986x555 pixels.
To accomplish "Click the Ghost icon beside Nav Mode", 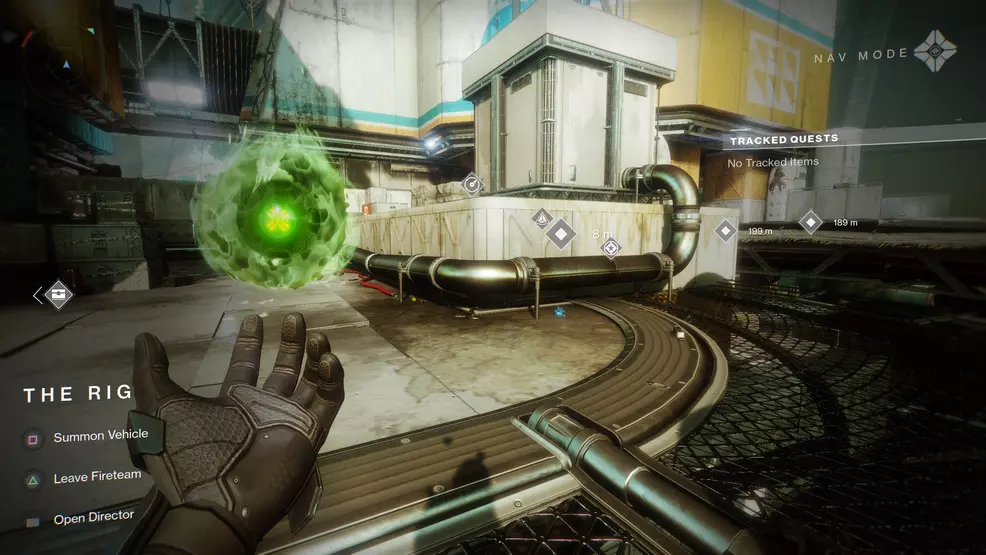I will 936,51.
